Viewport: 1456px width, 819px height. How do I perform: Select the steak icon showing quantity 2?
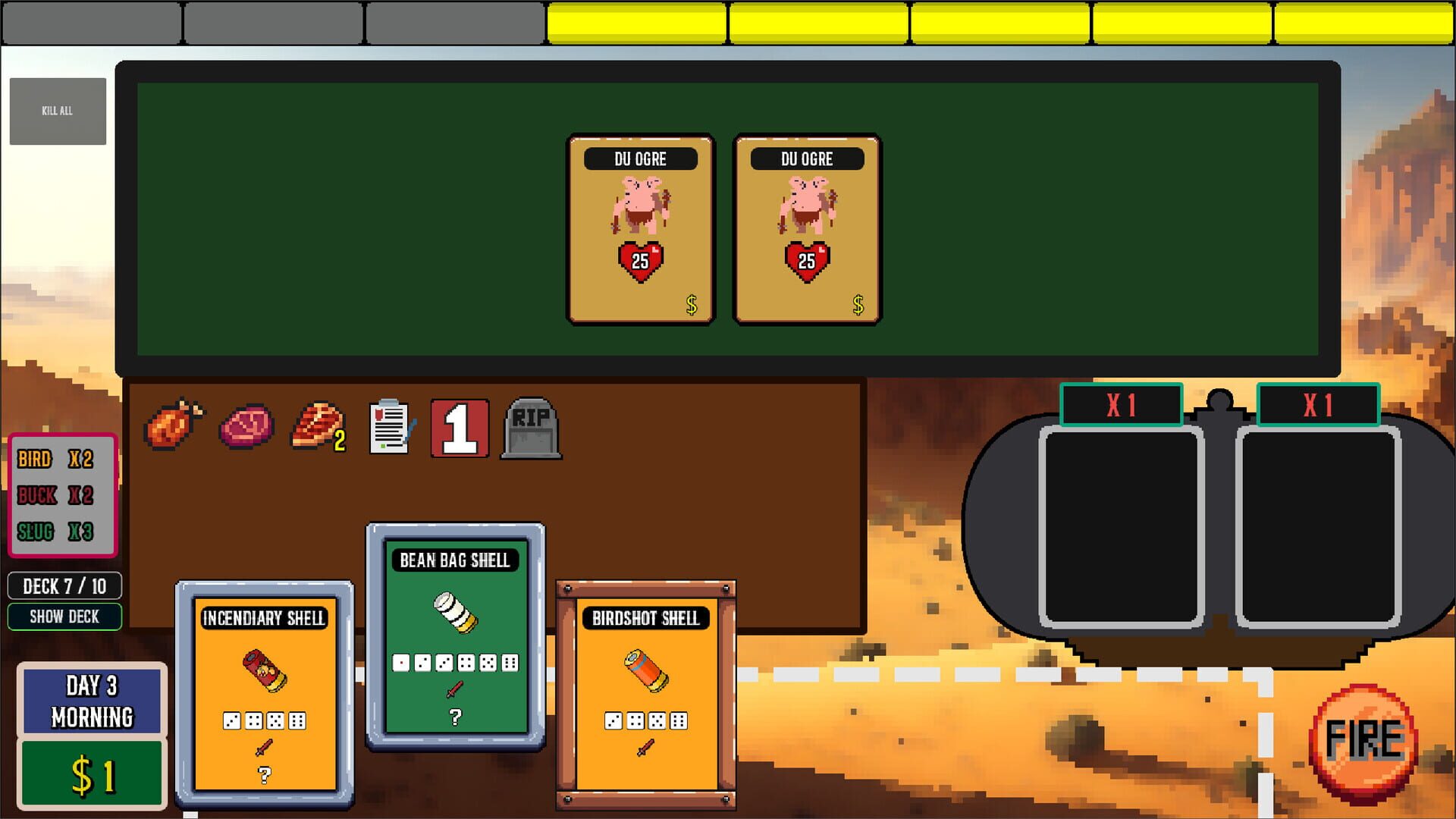(314, 426)
